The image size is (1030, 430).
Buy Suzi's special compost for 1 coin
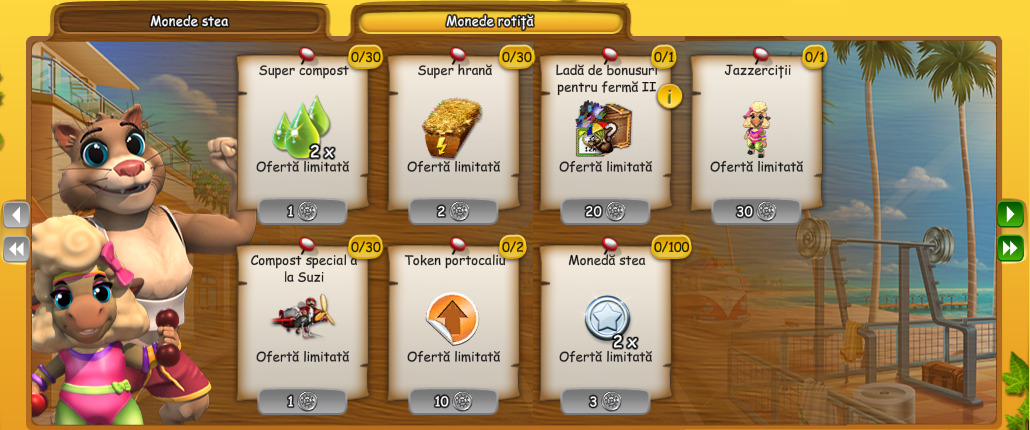click(302, 401)
